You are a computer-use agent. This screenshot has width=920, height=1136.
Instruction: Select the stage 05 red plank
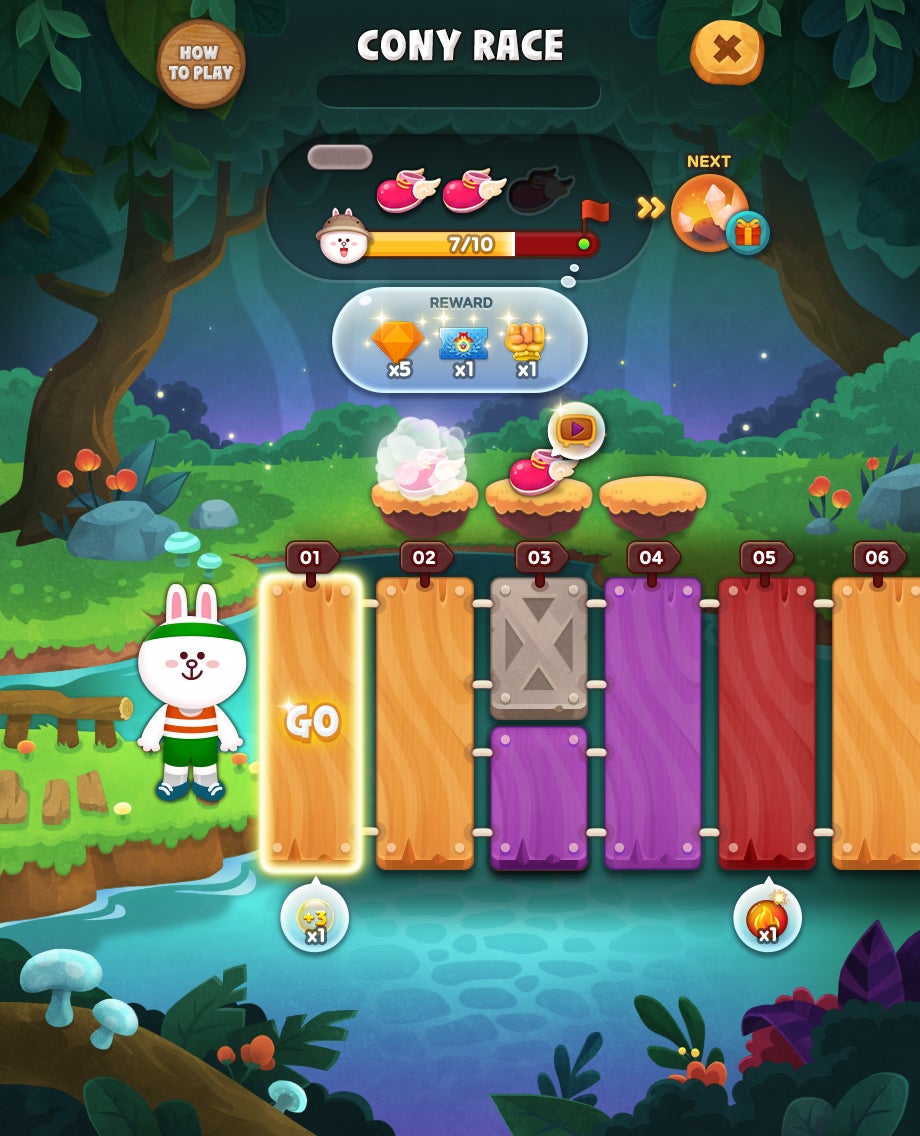pyautogui.click(x=766, y=721)
